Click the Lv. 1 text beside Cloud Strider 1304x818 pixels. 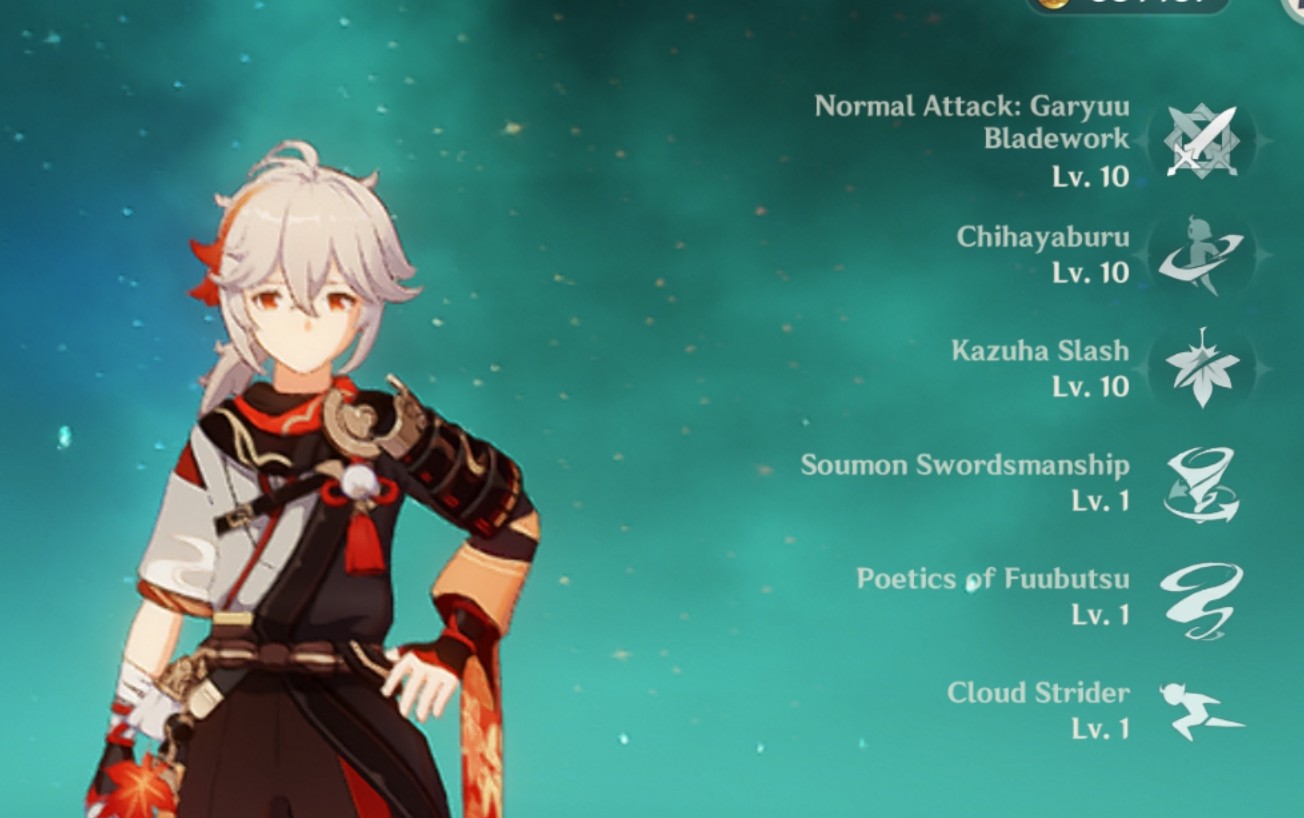click(1102, 729)
